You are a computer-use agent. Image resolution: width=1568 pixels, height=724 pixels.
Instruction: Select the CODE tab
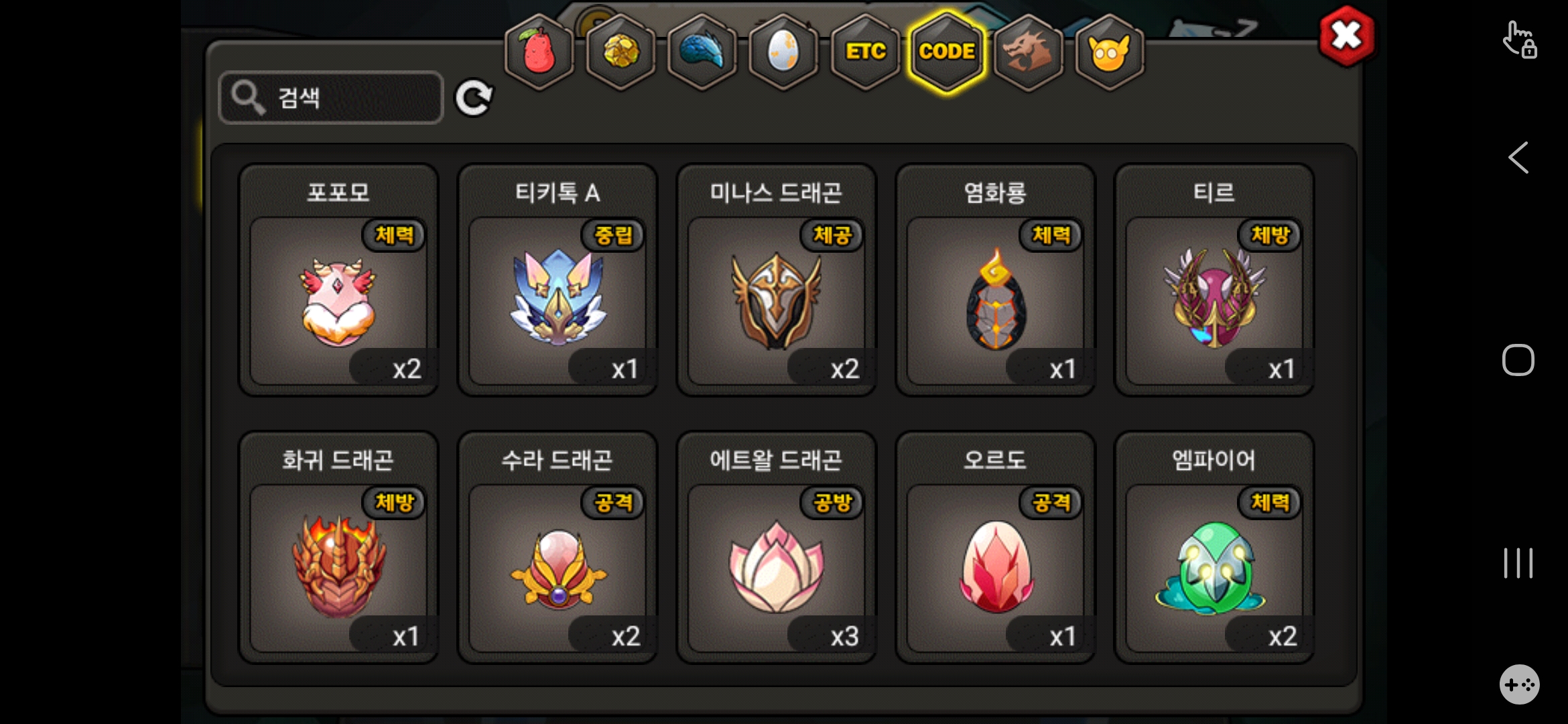947,52
